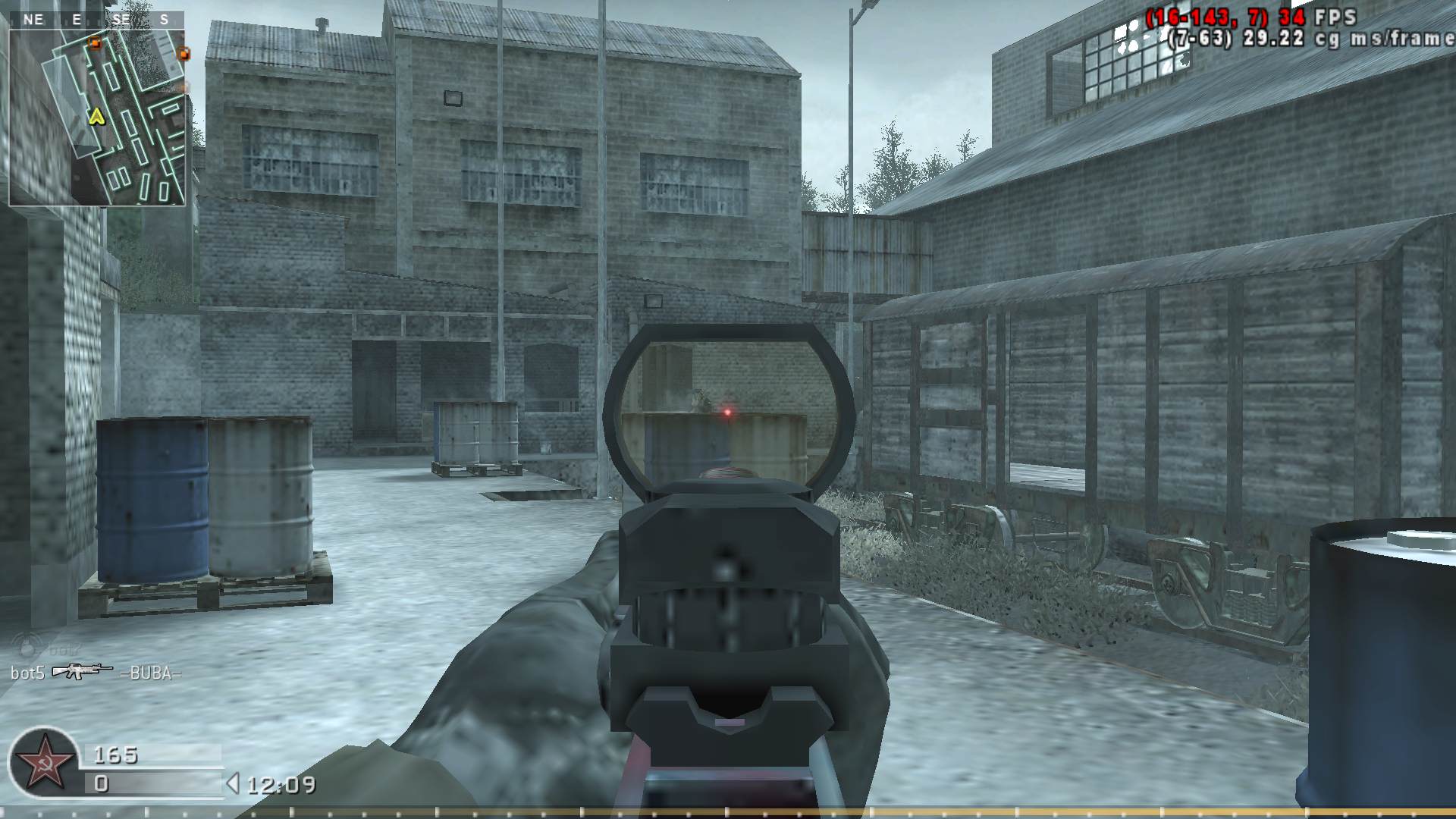Select the orange objective marker on the minimap
Image resolution: width=1456 pixels, height=819 pixels.
pyautogui.click(x=96, y=43)
